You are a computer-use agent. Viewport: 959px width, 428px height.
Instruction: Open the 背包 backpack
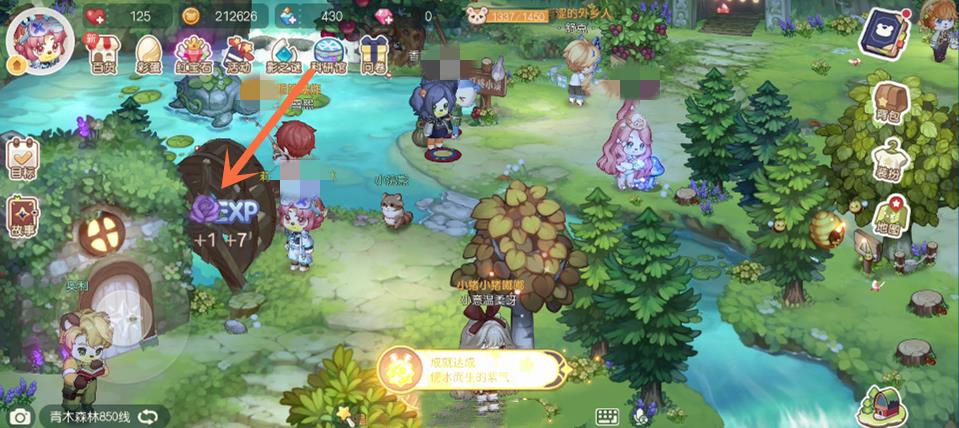point(890,103)
